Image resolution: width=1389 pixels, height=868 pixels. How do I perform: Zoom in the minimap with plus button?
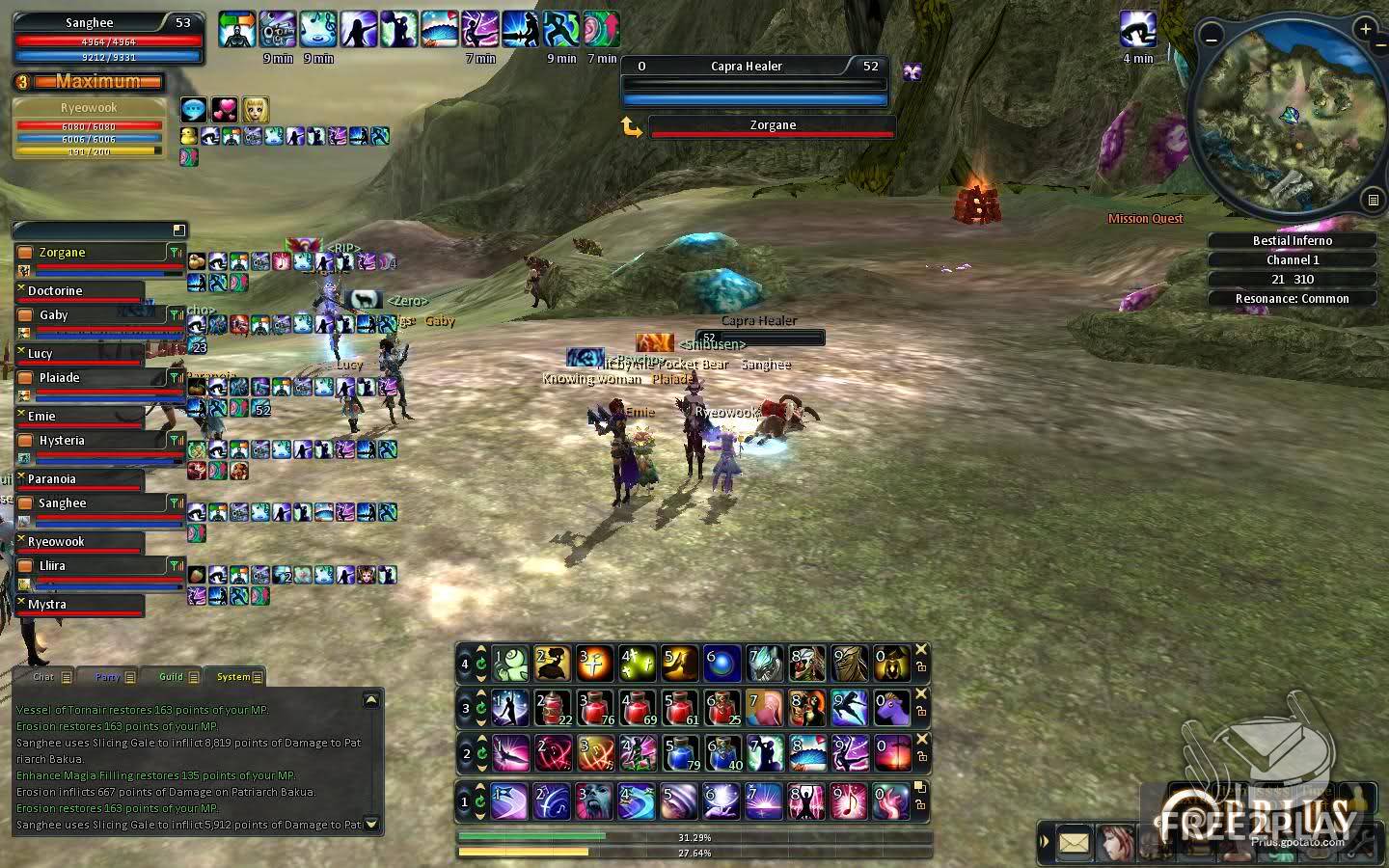tap(1365, 30)
